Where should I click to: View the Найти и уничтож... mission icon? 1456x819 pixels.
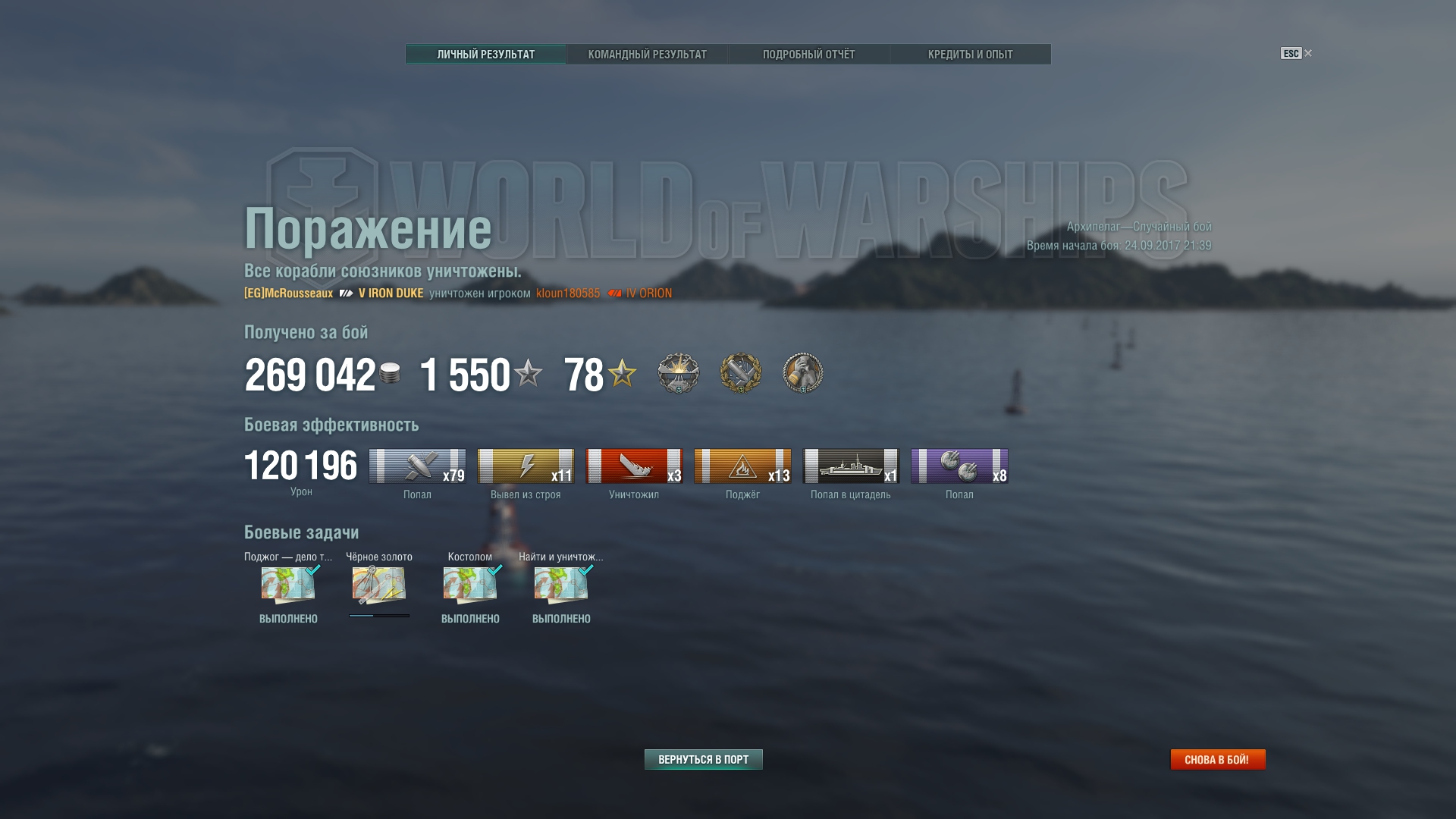tap(561, 585)
